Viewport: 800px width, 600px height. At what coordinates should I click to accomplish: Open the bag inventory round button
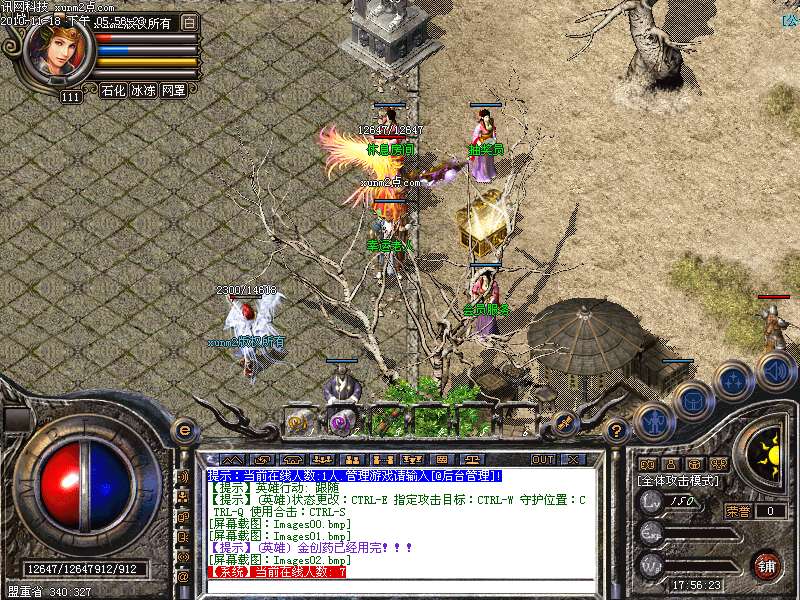[x=692, y=401]
